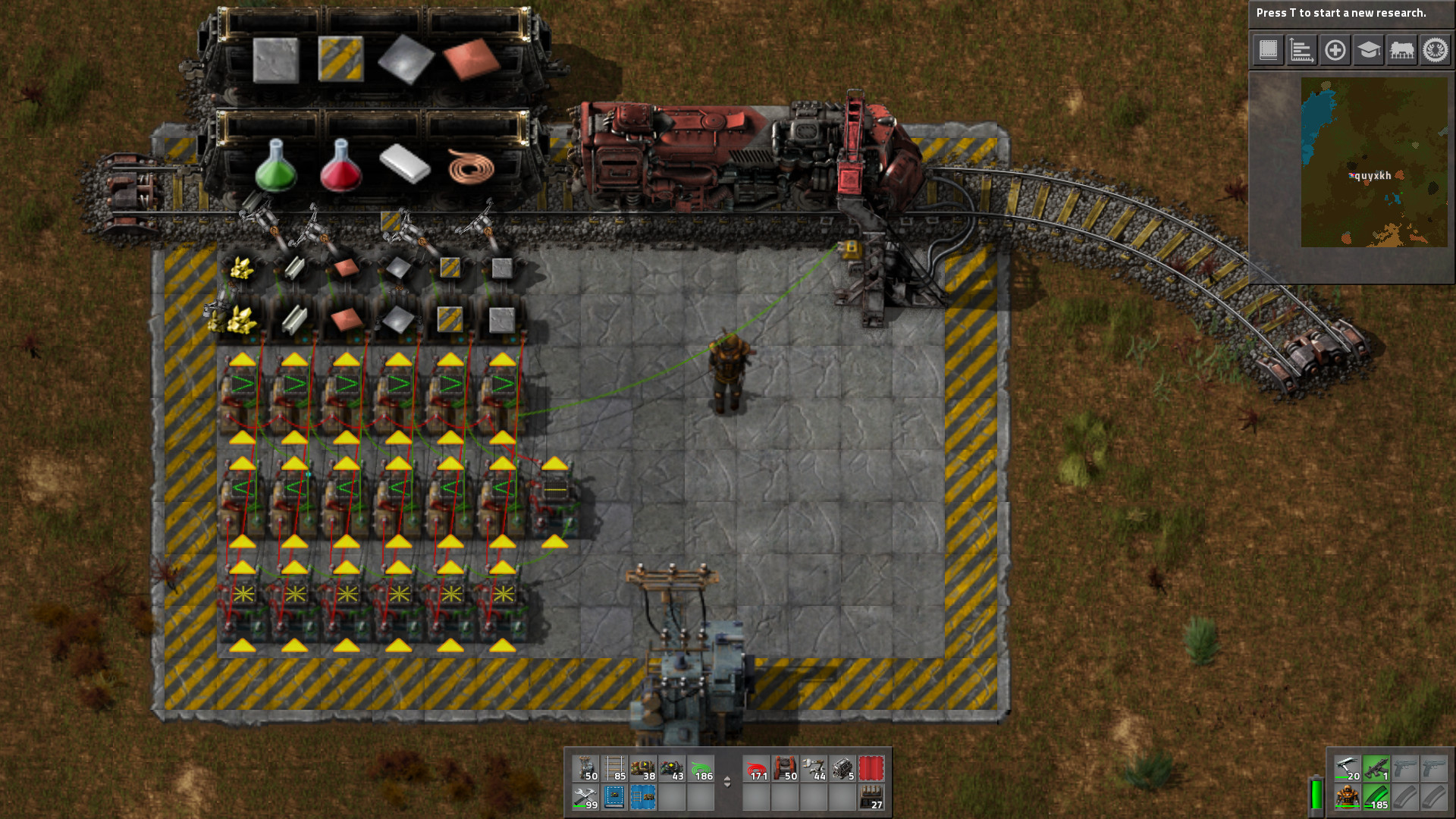The width and height of the screenshot is (1456, 819).
Task: Switch quickbar rows with the arrow toggle
Action: (x=727, y=782)
